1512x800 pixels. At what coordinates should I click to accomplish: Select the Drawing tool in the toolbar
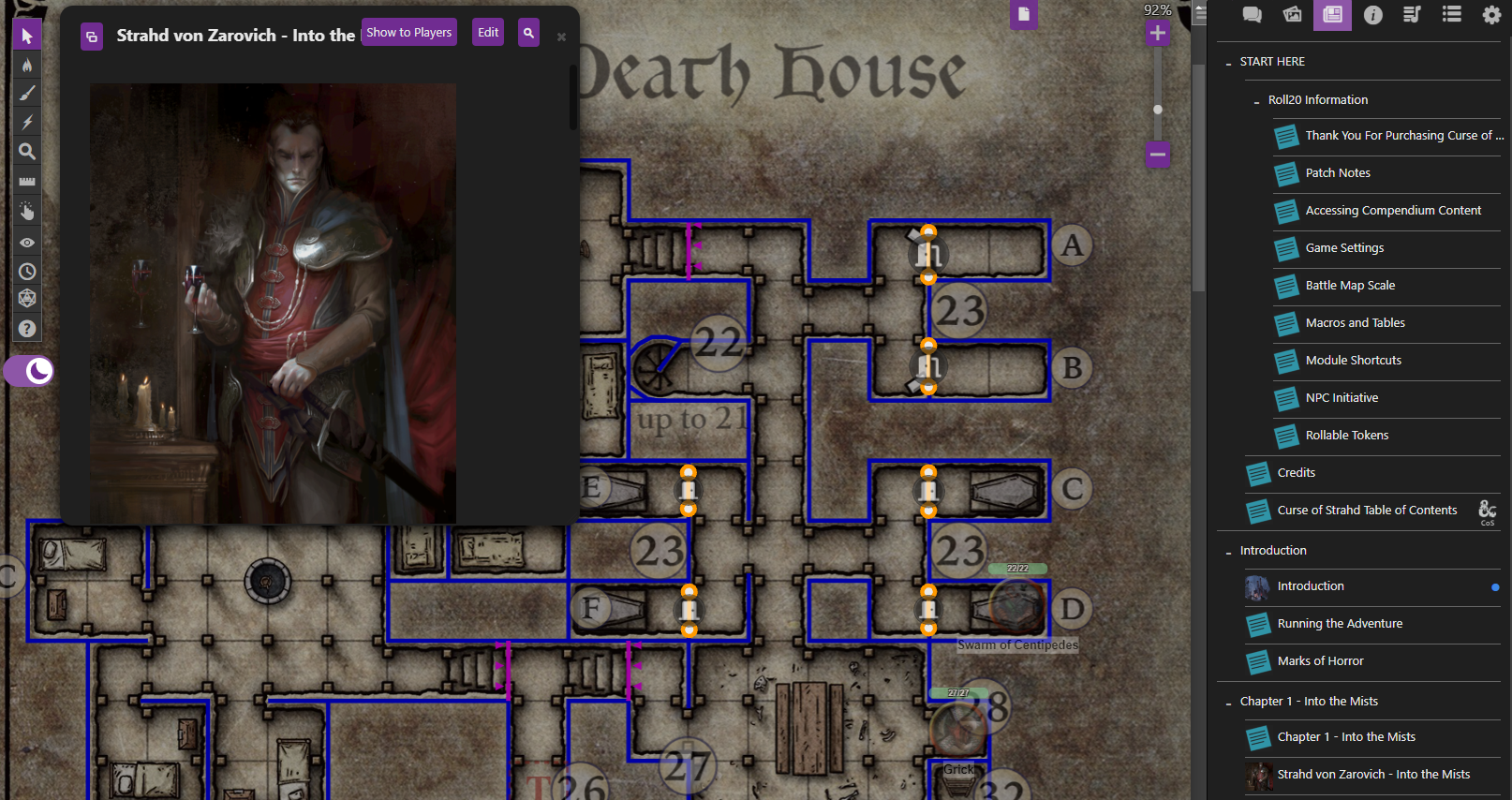click(26, 93)
